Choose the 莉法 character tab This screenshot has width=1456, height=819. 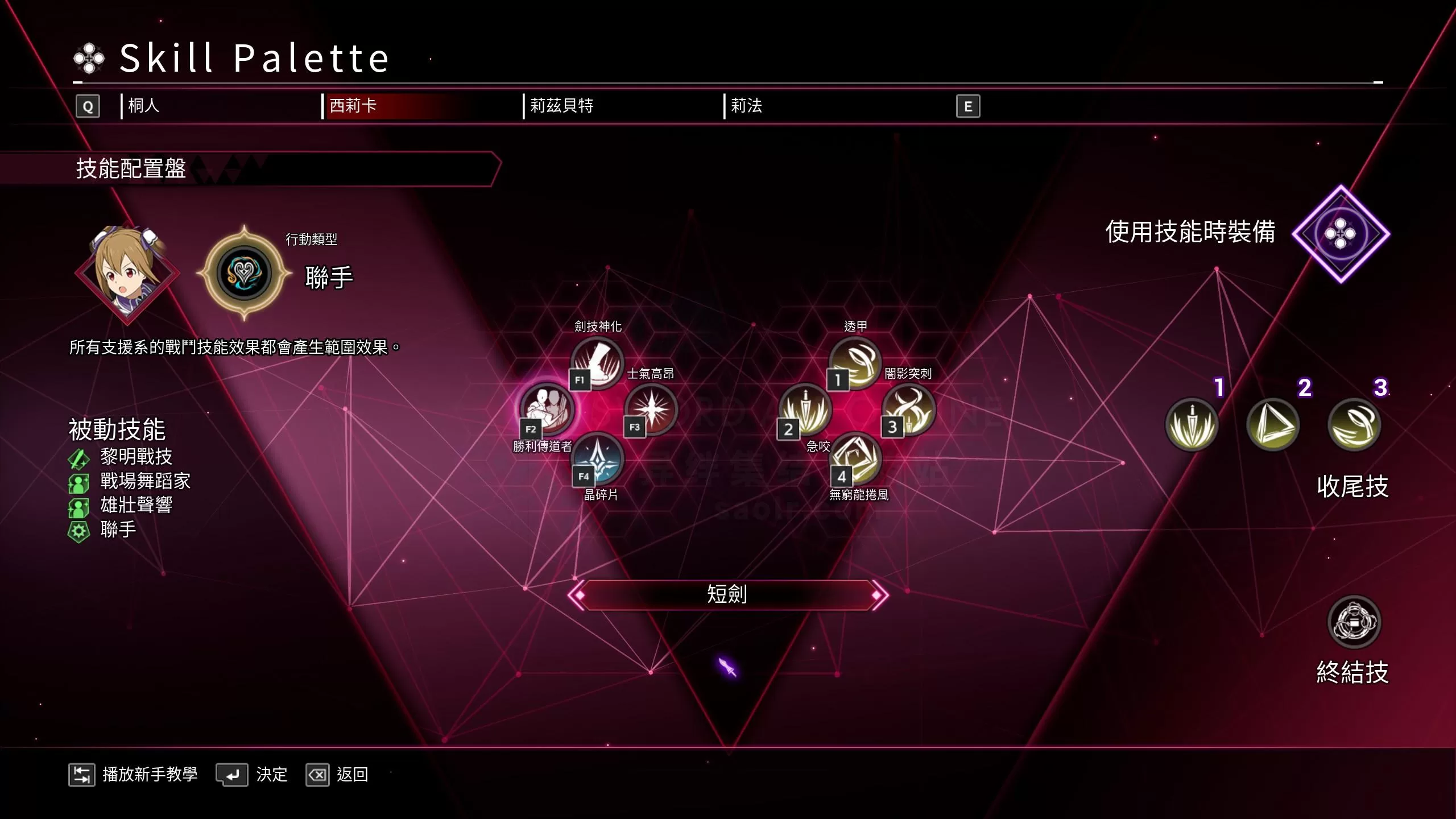(x=746, y=106)
